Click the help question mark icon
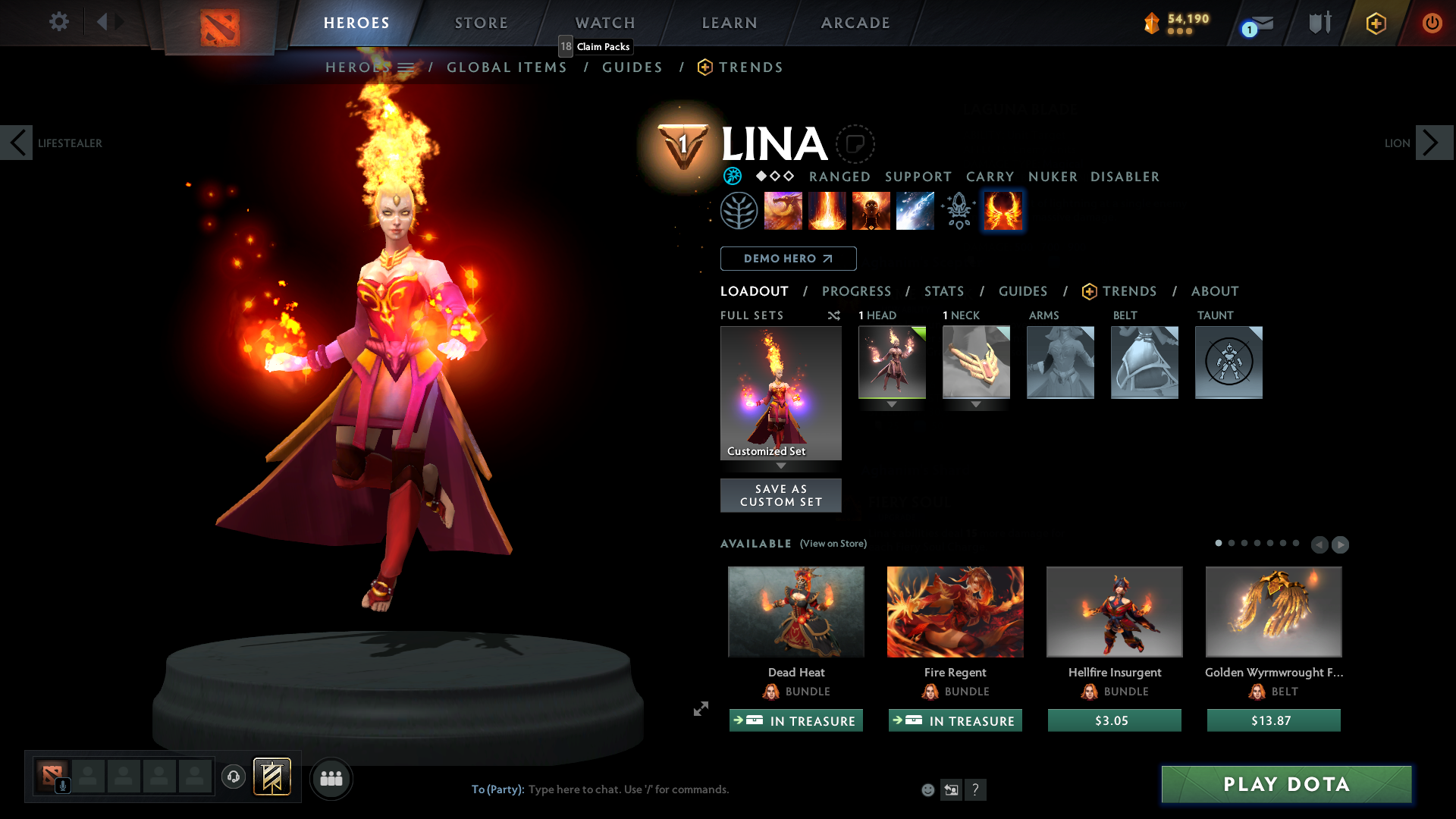 tap(976, 789)
